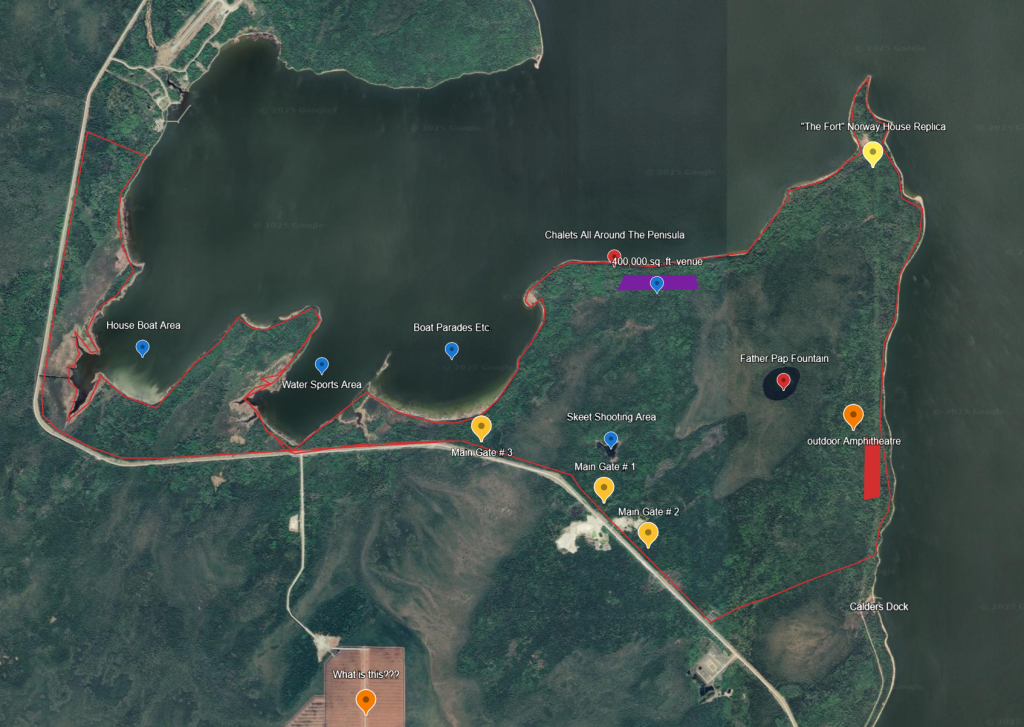
Task: Open the House Boat Area marker
Action: point(142,347)
